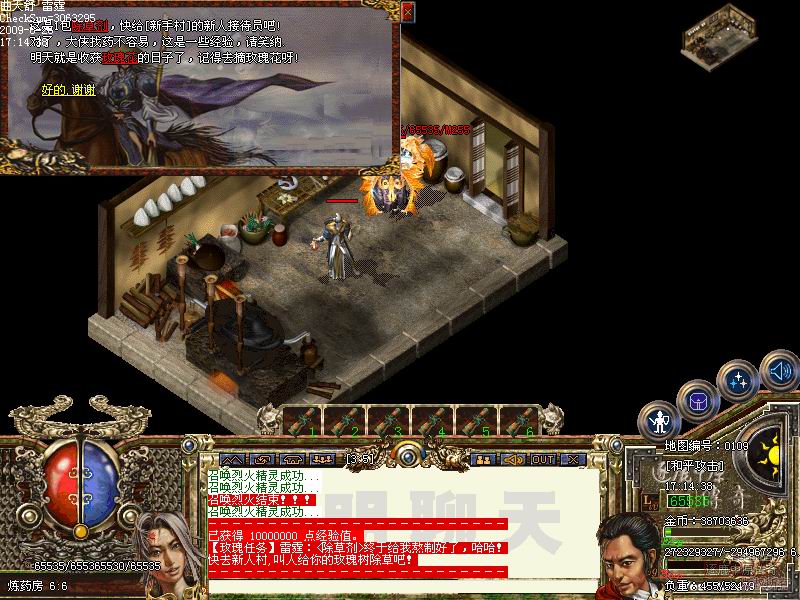
Task: Open the three-person guild button
Action: (x=322, y=459)
